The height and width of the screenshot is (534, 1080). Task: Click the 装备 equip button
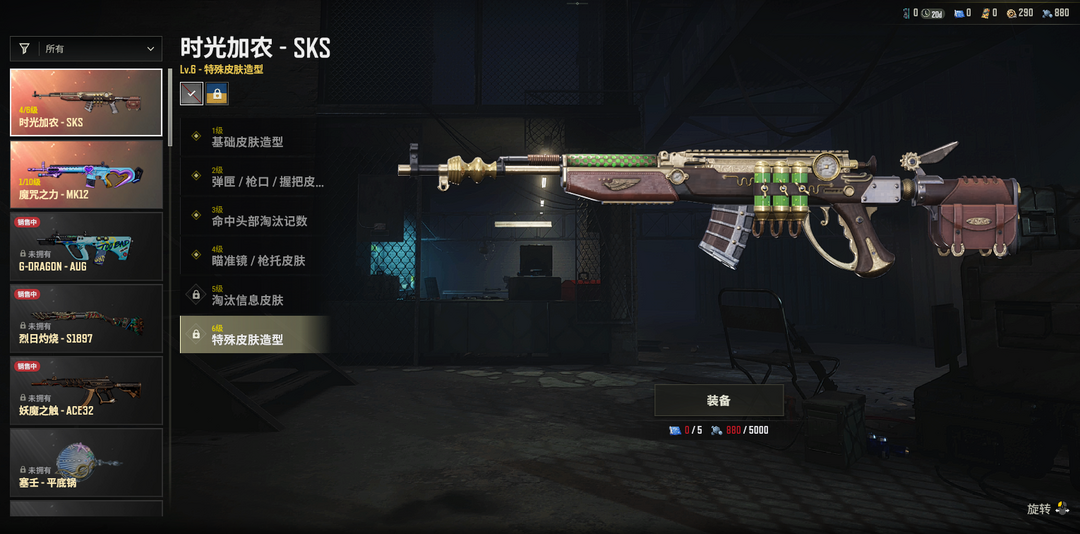click(718, 401)
